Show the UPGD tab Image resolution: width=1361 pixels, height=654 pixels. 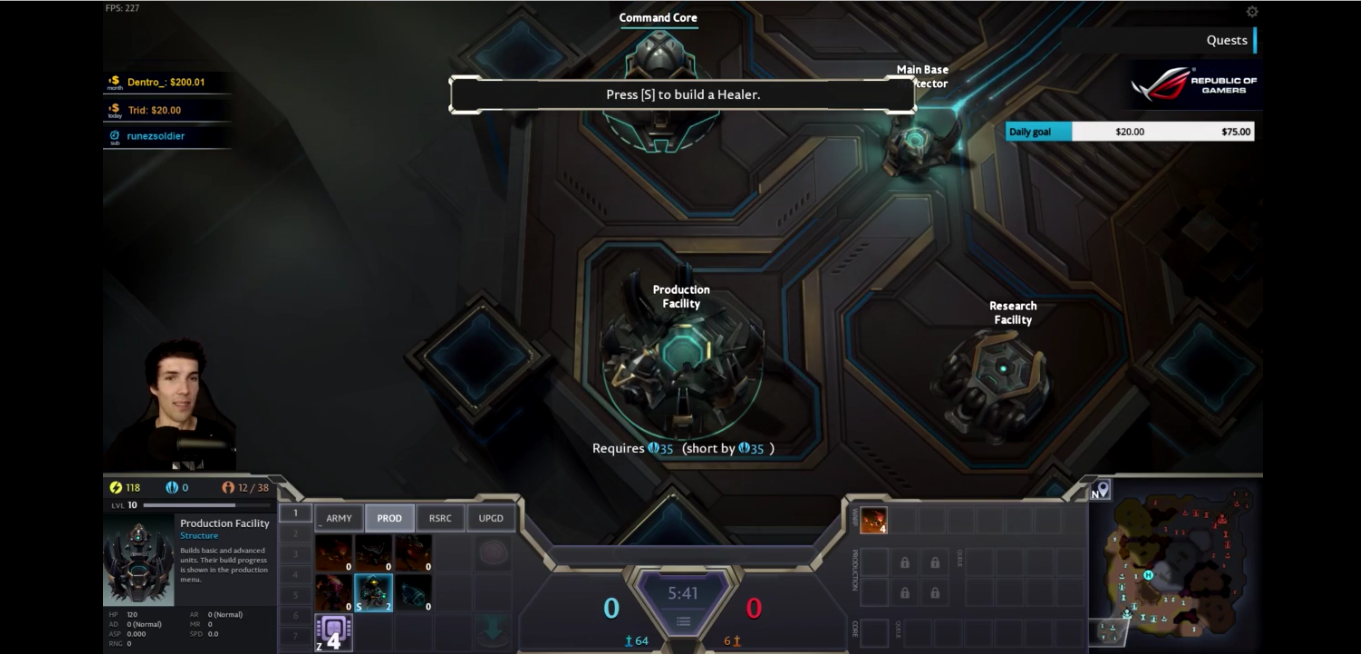click(x=491, y=518)
